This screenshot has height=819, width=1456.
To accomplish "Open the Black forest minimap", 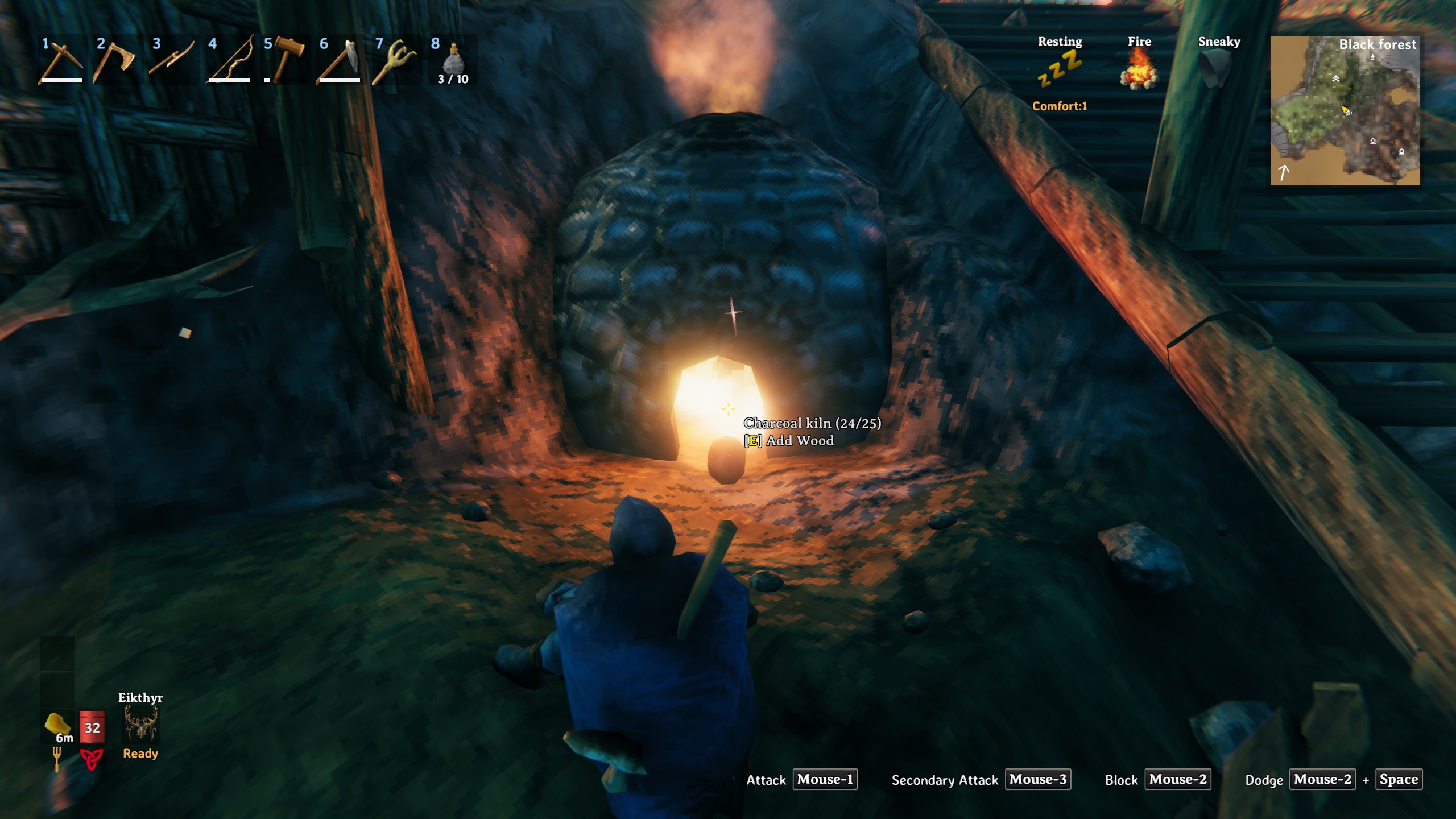I will [1345, 110].
